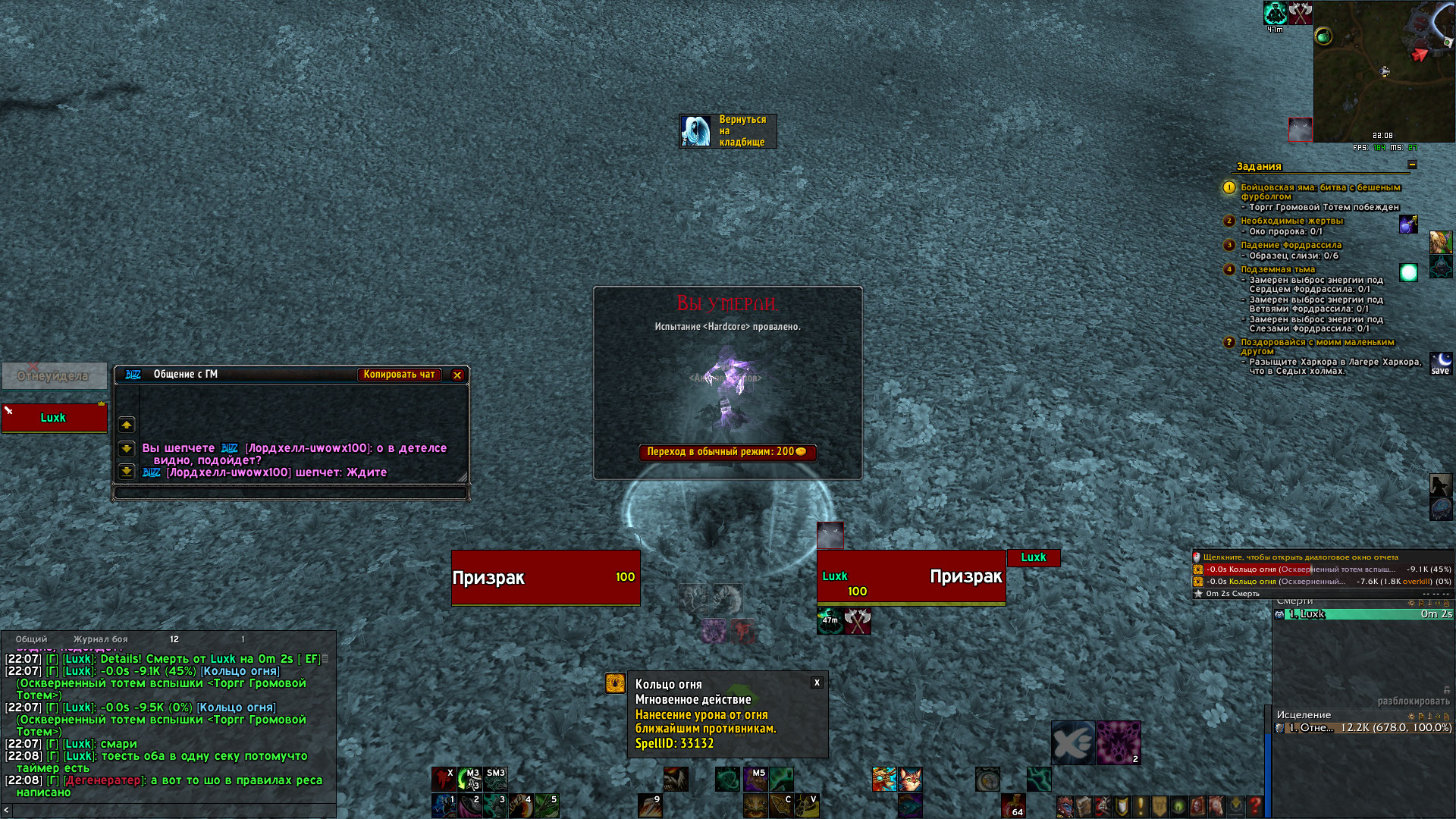The width and height of the screenshot is (1456, 819).
Task: Select the Luxk party frame
Action: point(54,418)
